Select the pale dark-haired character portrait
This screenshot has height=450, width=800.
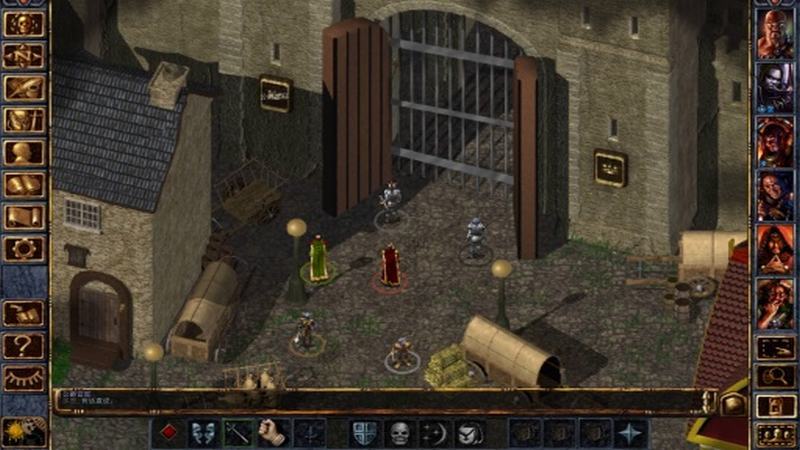coord(775,87)
